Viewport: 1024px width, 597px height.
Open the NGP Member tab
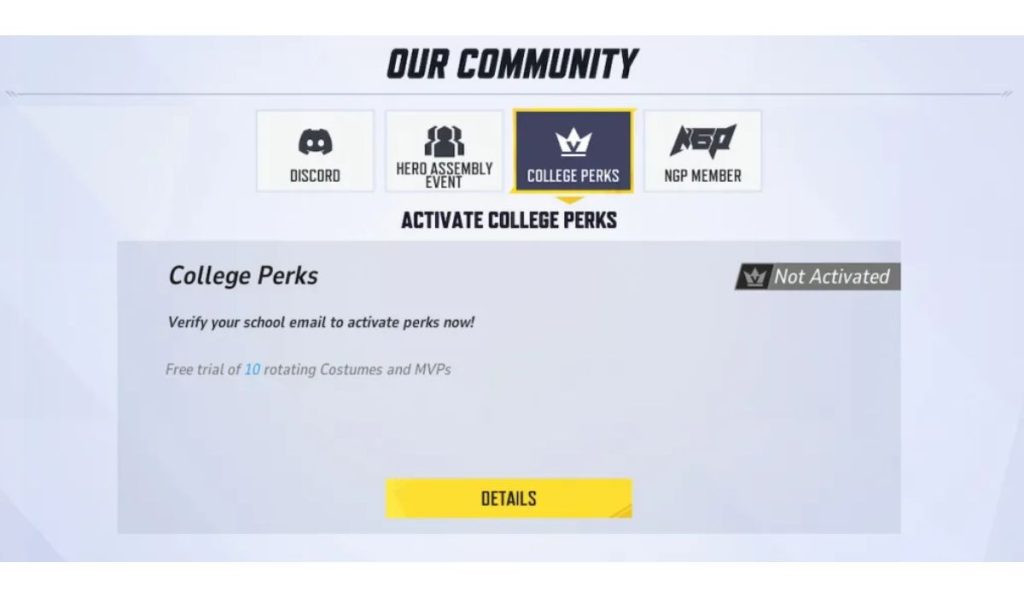[702, 152]
